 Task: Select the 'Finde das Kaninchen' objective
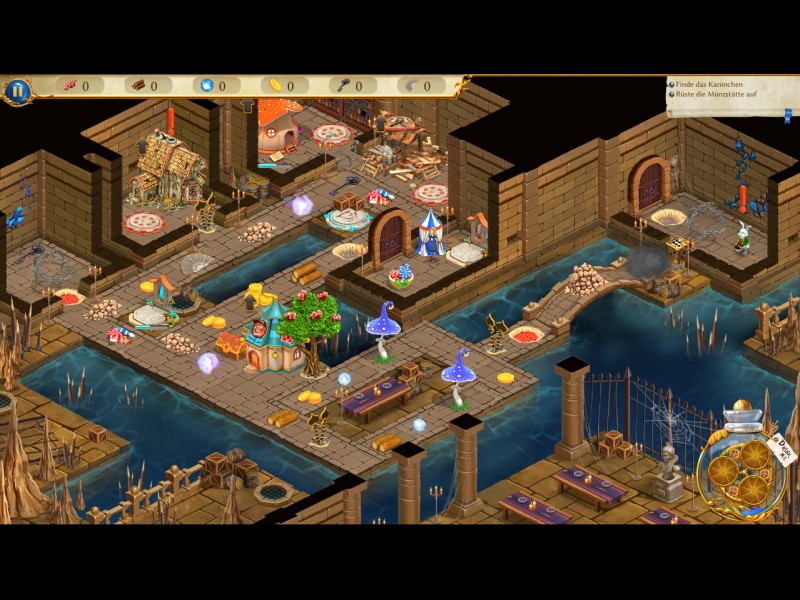[710, 86]
